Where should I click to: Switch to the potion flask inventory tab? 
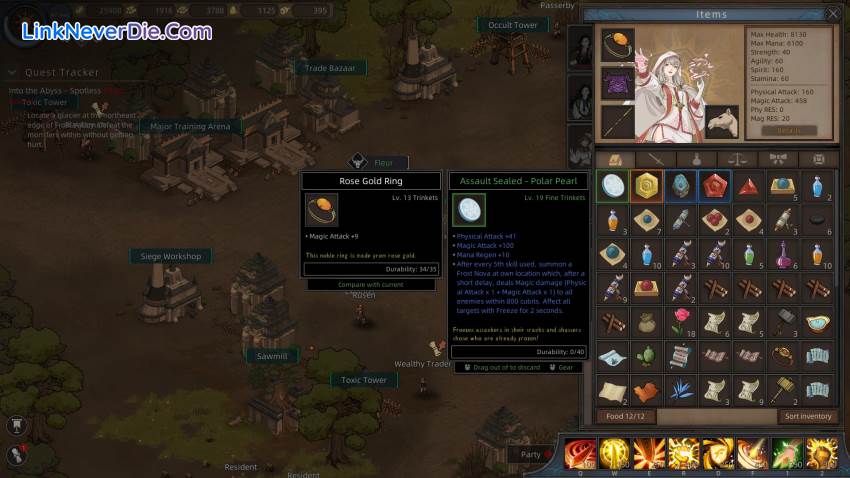(x=696, y=159)
